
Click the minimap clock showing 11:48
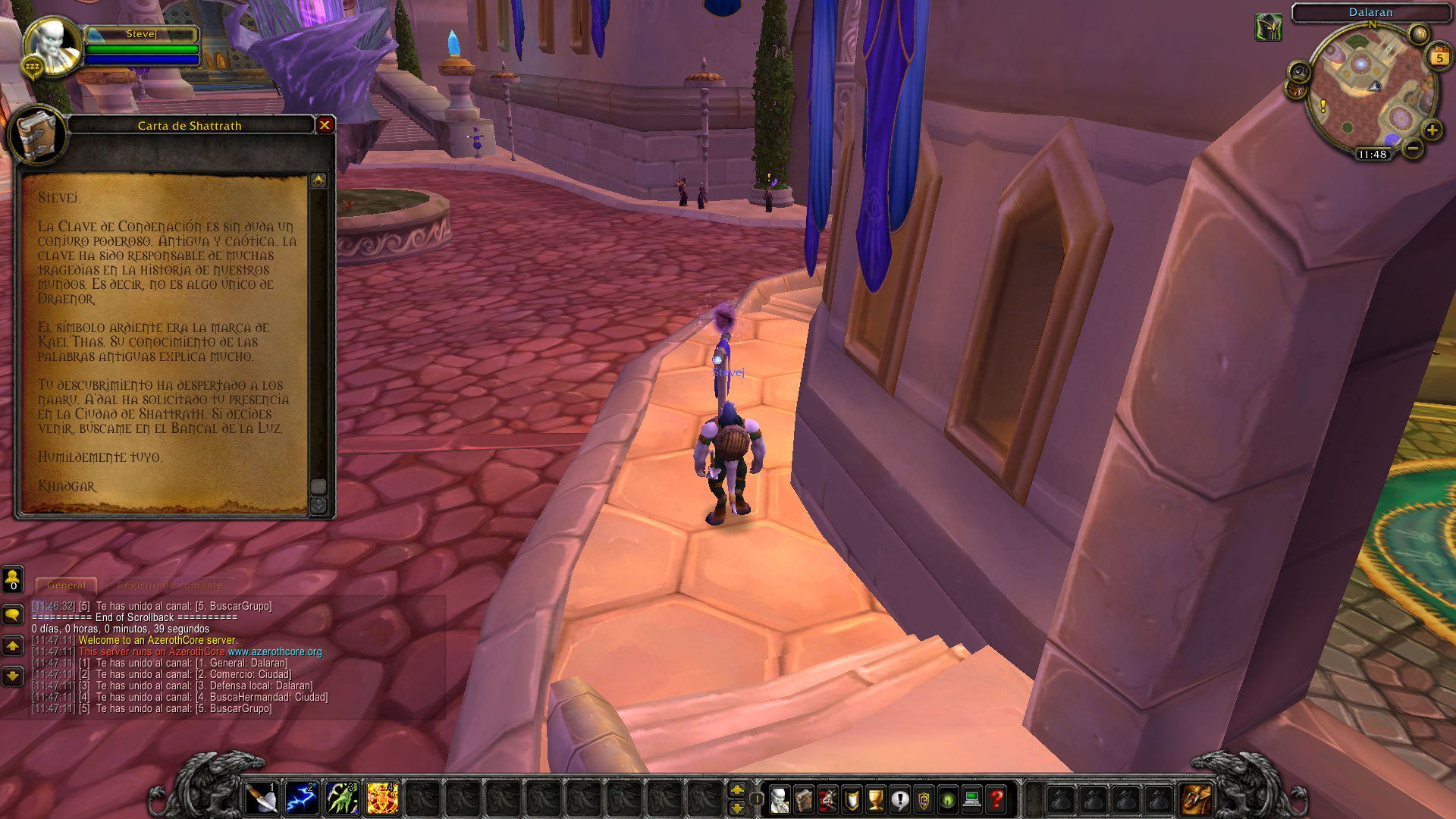pyautogui.click(x=1373, y=155)
